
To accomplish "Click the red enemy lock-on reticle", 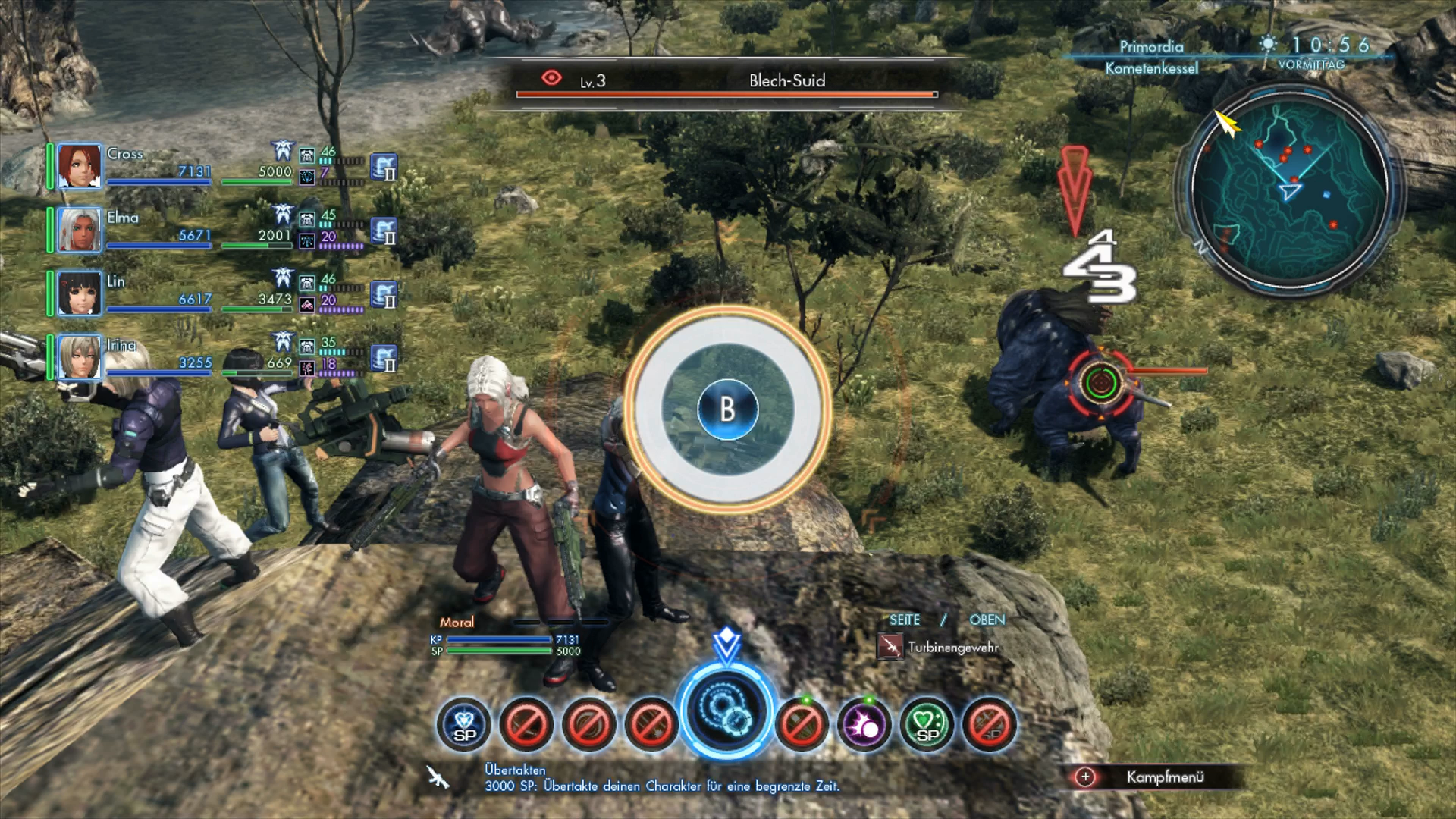I will [x=1100, y=381].
